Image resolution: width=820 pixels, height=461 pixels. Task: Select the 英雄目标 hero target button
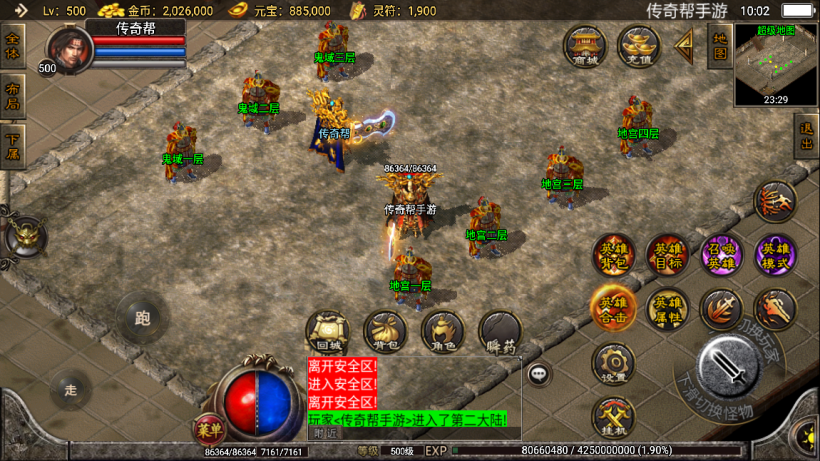pos(666,255)
